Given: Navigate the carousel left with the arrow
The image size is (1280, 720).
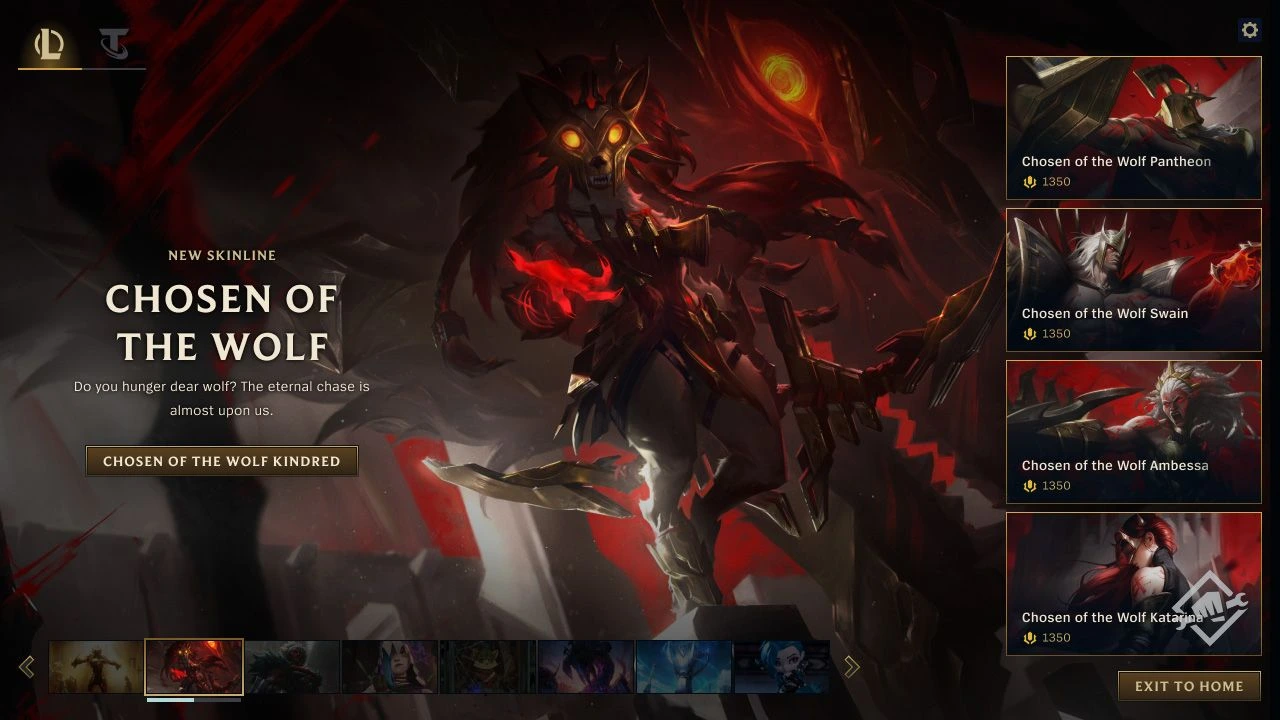Looking at the screenshot, I should (27, 666).
